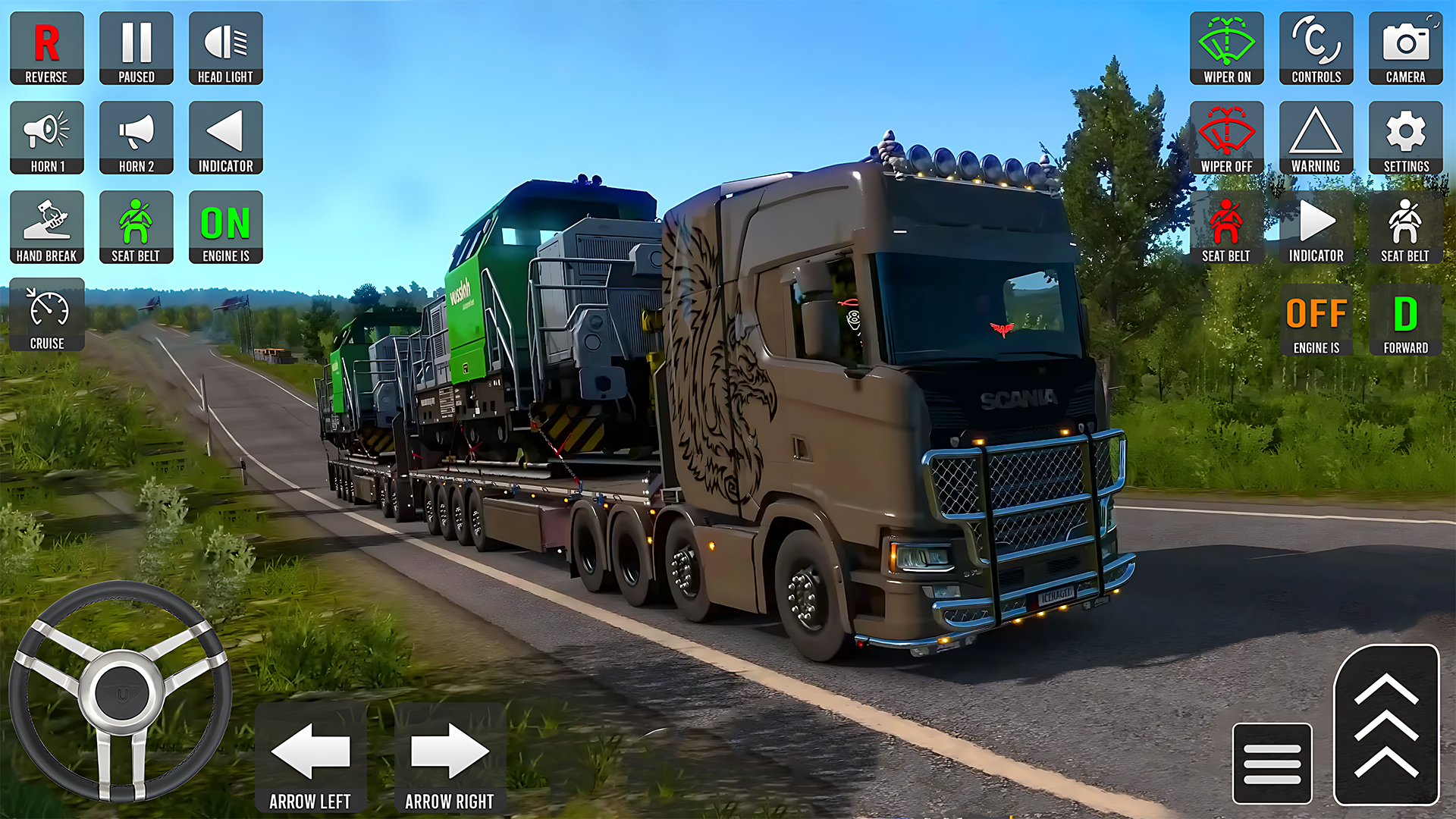The height and width of the screenshot is (819, 1456).
Task: Open the Controls panel
Action: point(1316,48)
